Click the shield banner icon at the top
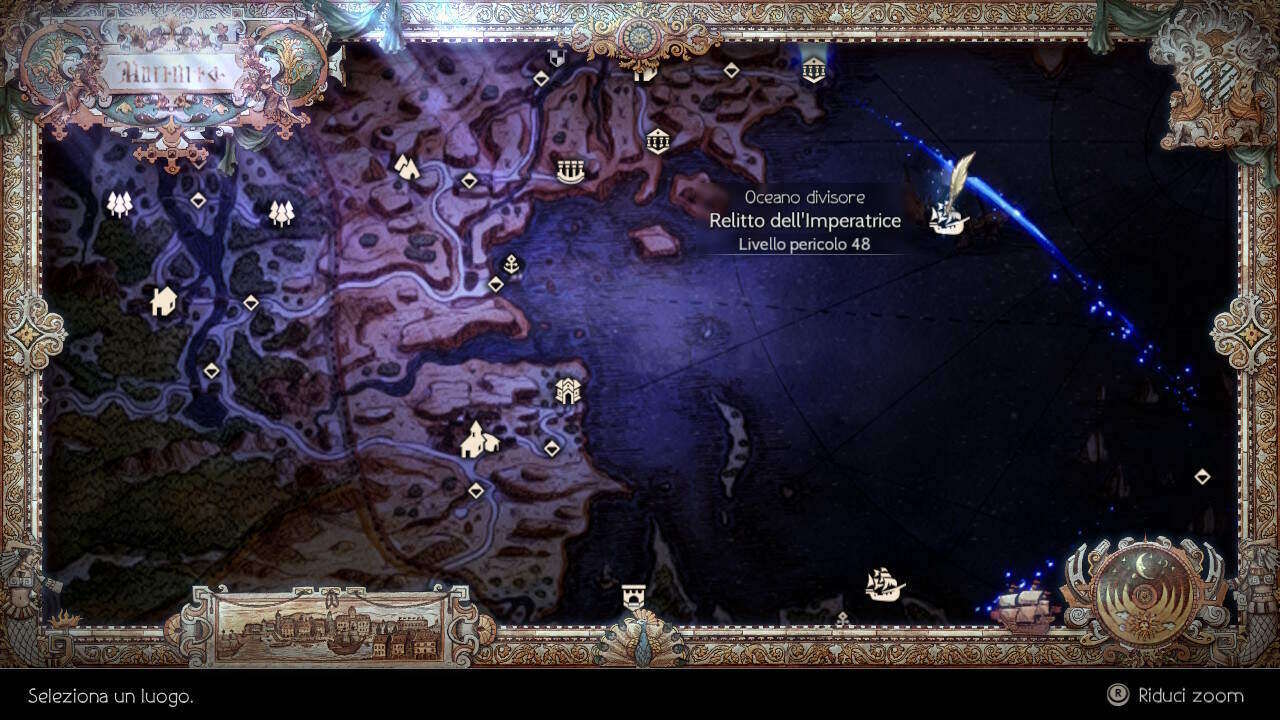This screenshot has width=1280, height=720. click(556, 58)
